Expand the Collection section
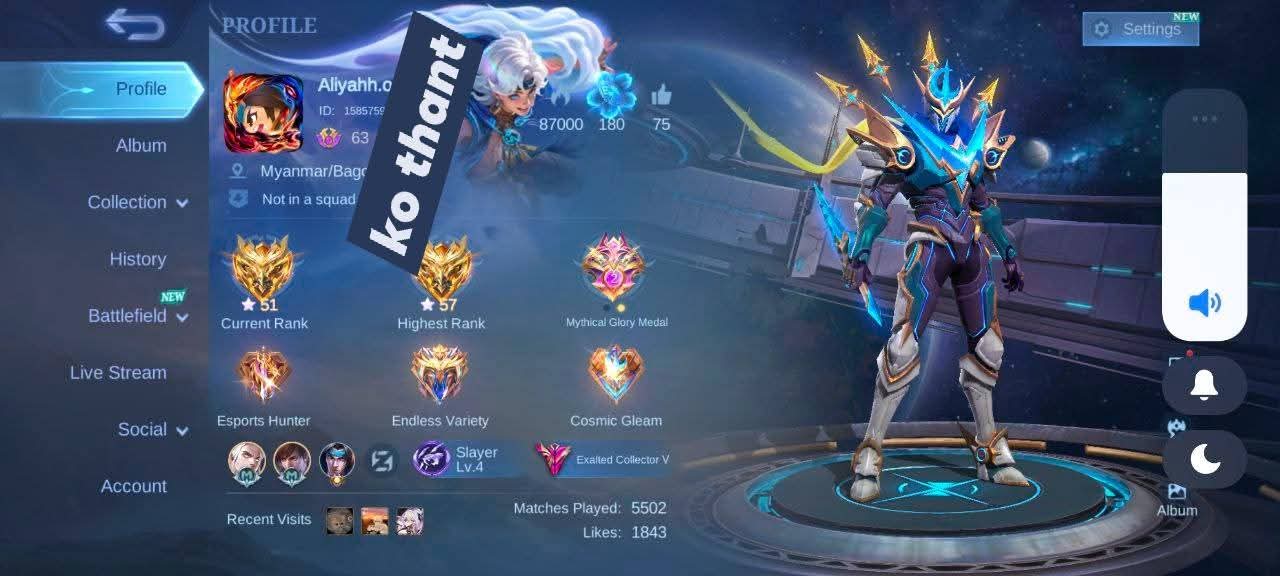This screenshot has height=576, width=1280. coord(138,202)
